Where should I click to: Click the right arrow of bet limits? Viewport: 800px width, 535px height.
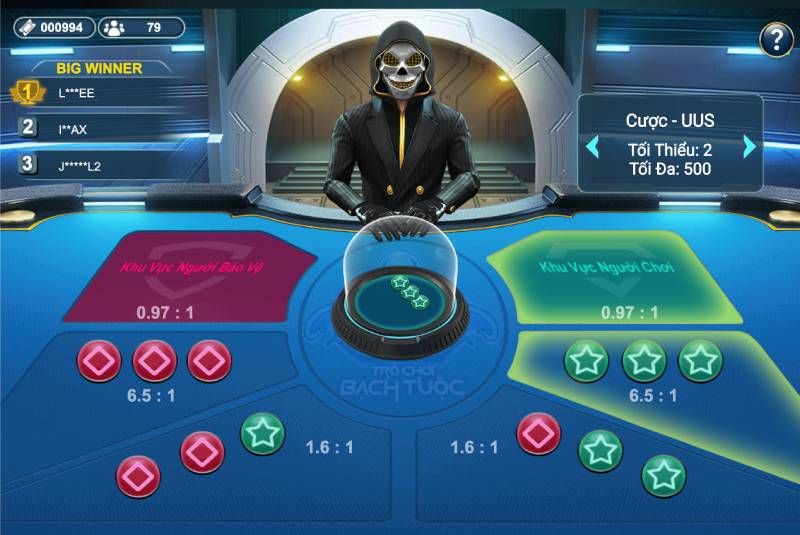750,148
